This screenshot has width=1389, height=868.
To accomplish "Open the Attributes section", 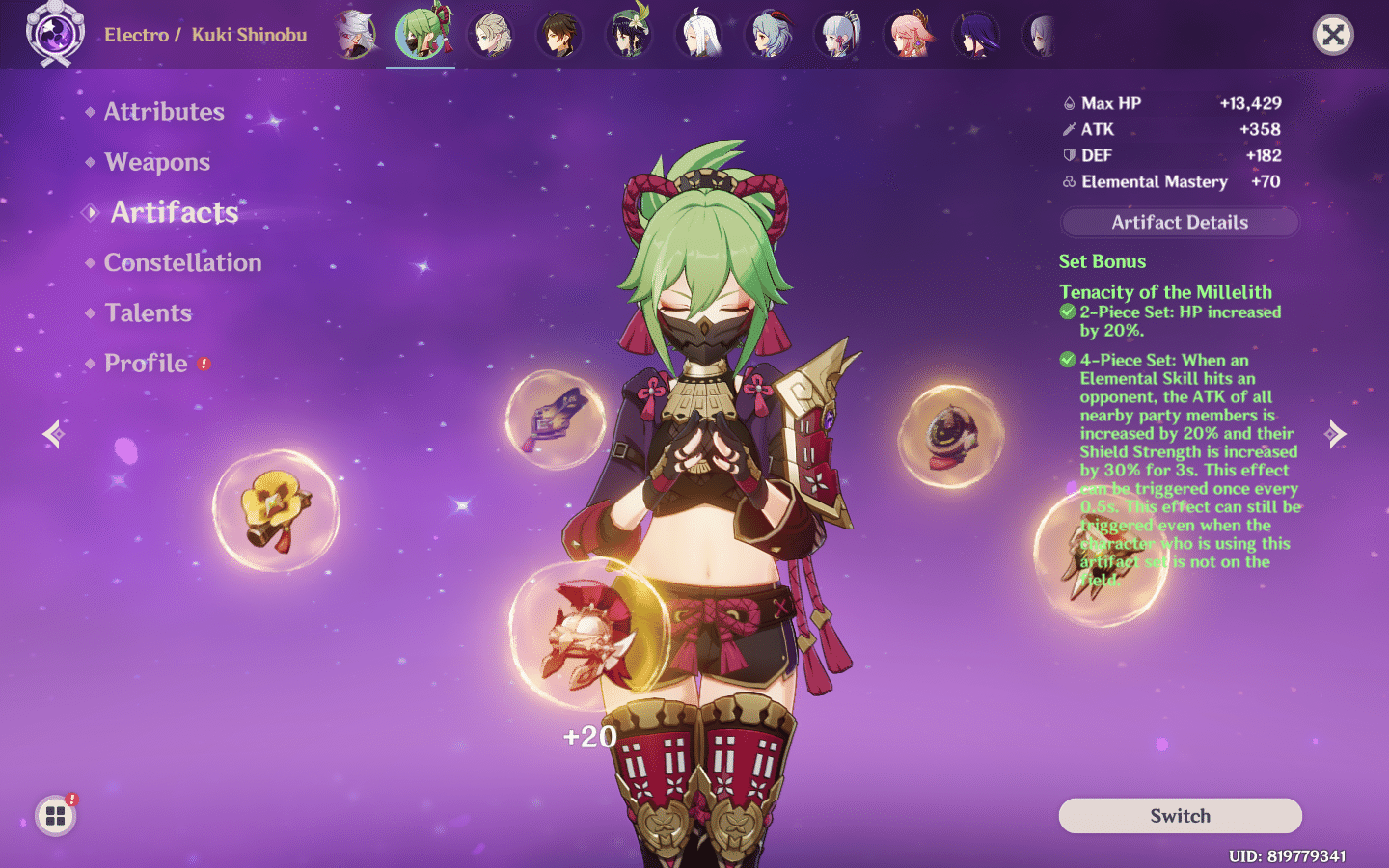I will click(x=164, y=112).
